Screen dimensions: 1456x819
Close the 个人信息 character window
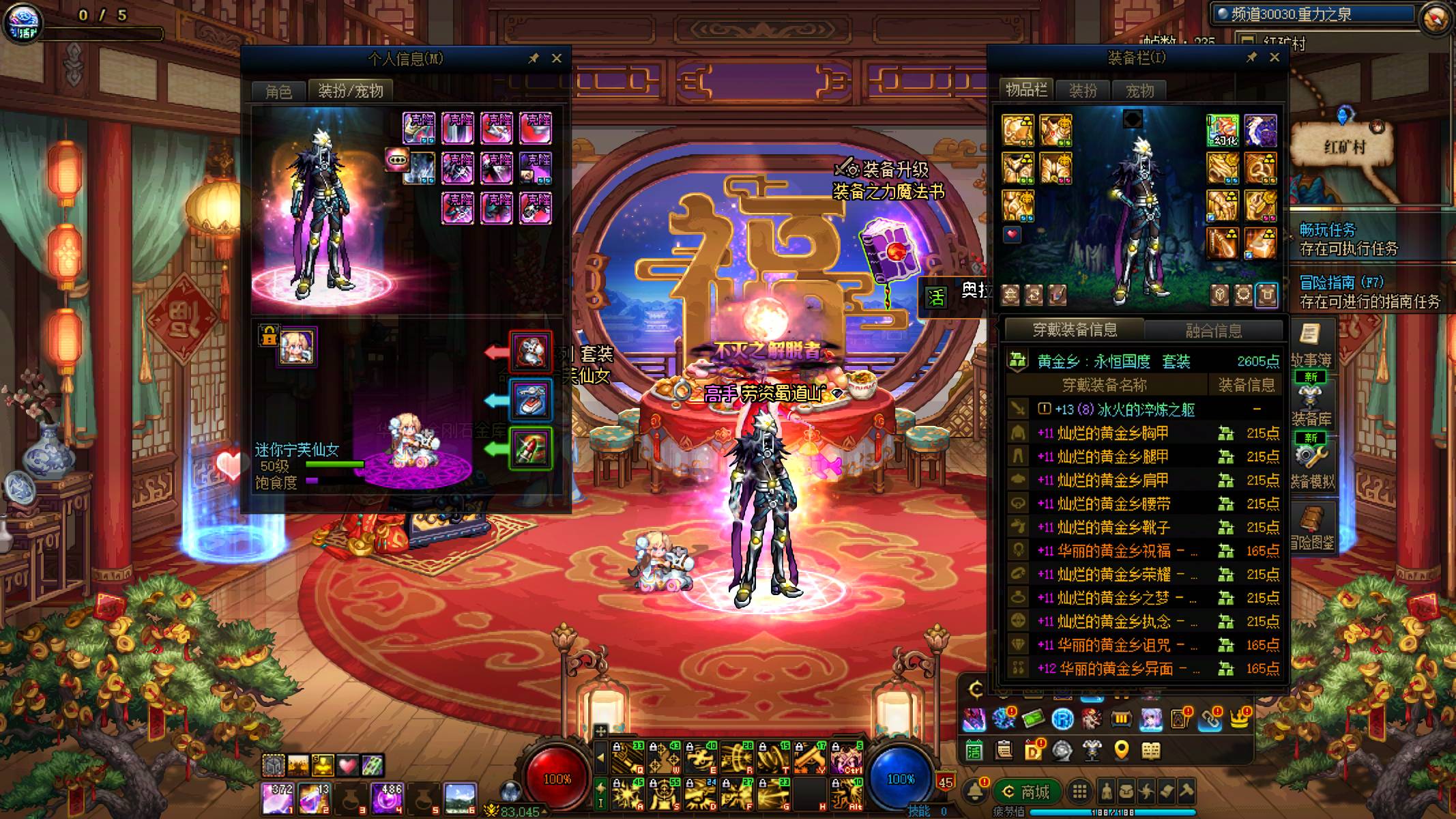[557, 59]
